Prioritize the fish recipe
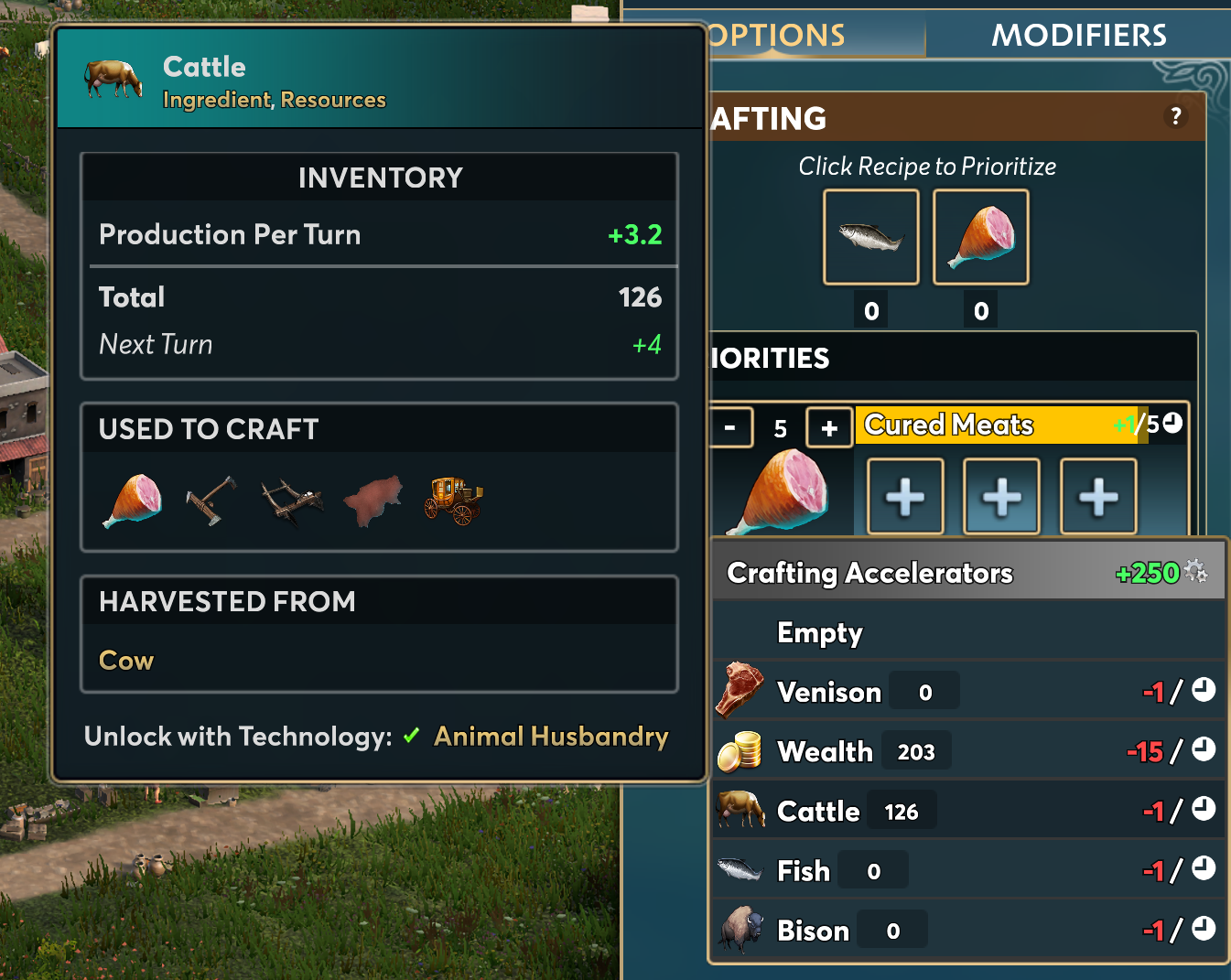This screenshot has height=980, width=1231. 870,237
